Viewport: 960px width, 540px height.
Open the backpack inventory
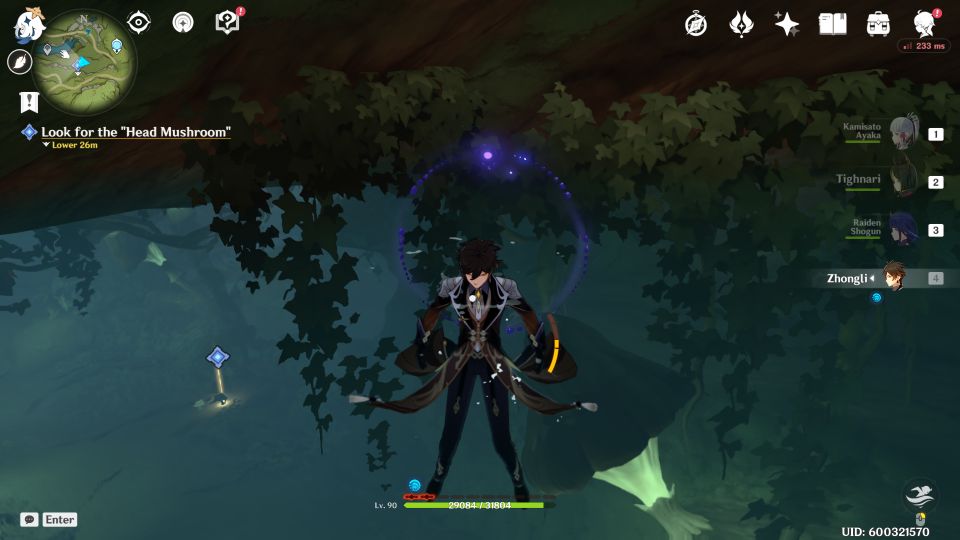pos(878,24)
